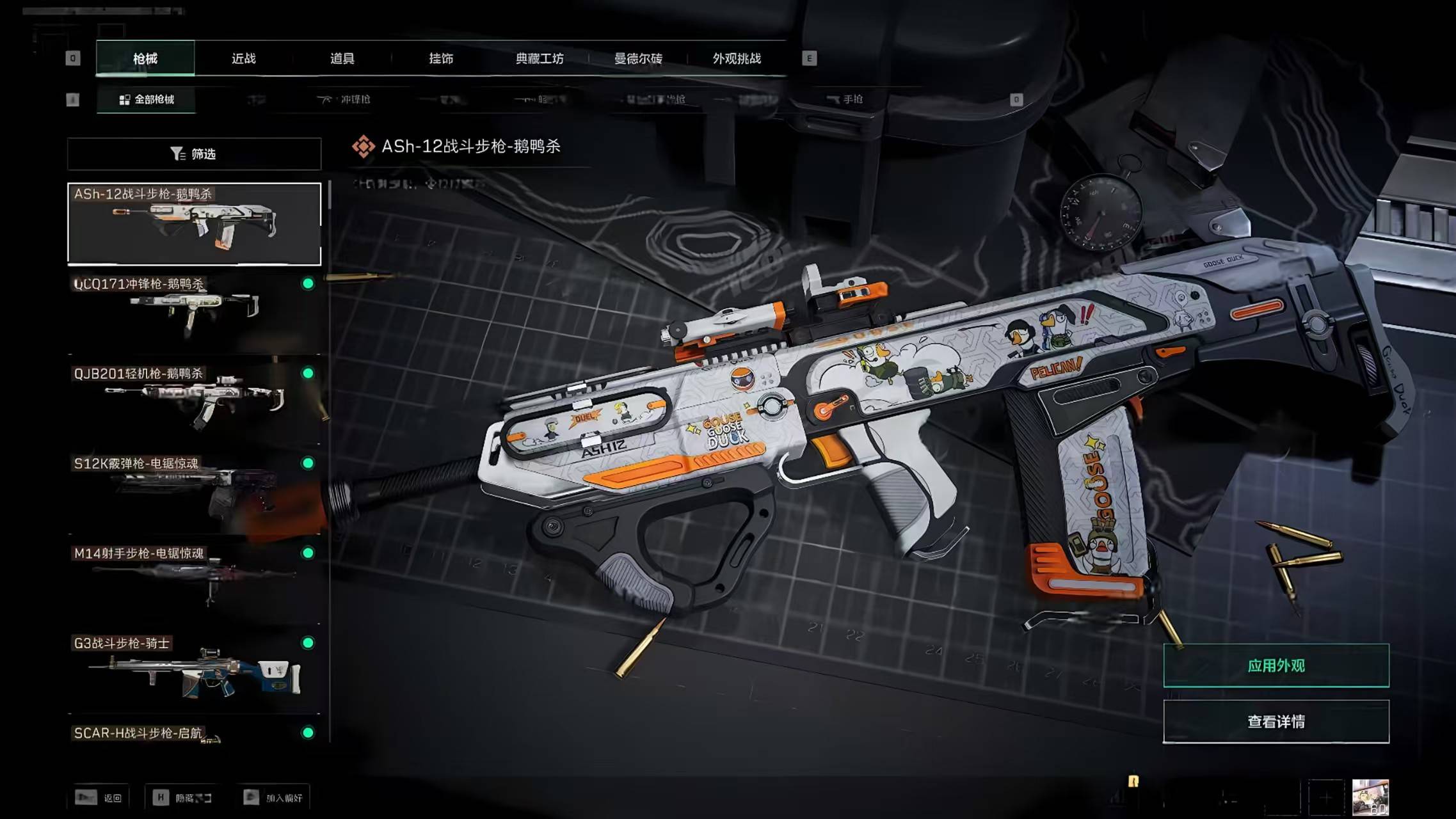Show the 全部枪械 all-weapons category
The image size is (1456, 819).
147,100
